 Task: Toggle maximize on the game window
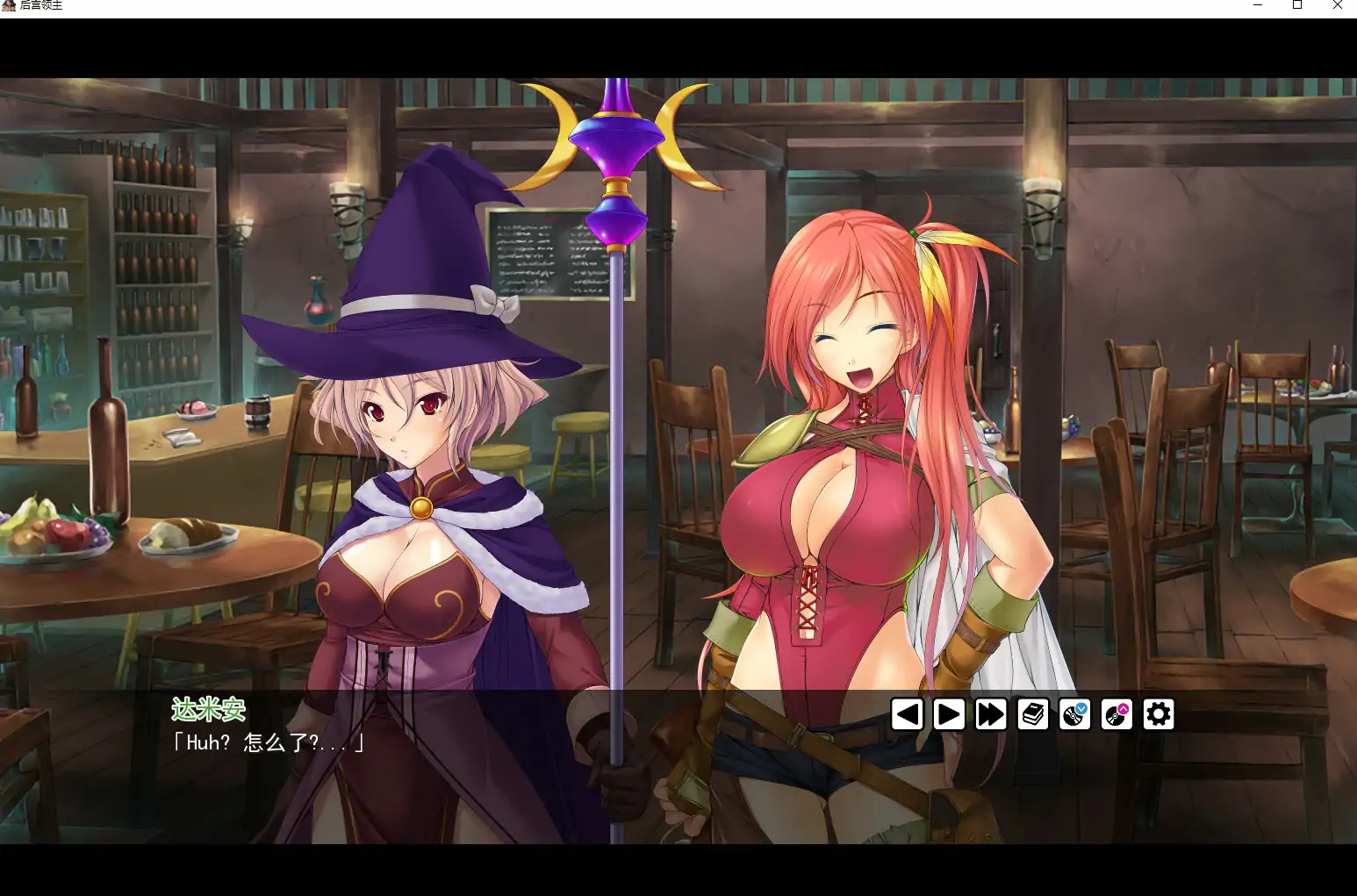[1296, 6]
